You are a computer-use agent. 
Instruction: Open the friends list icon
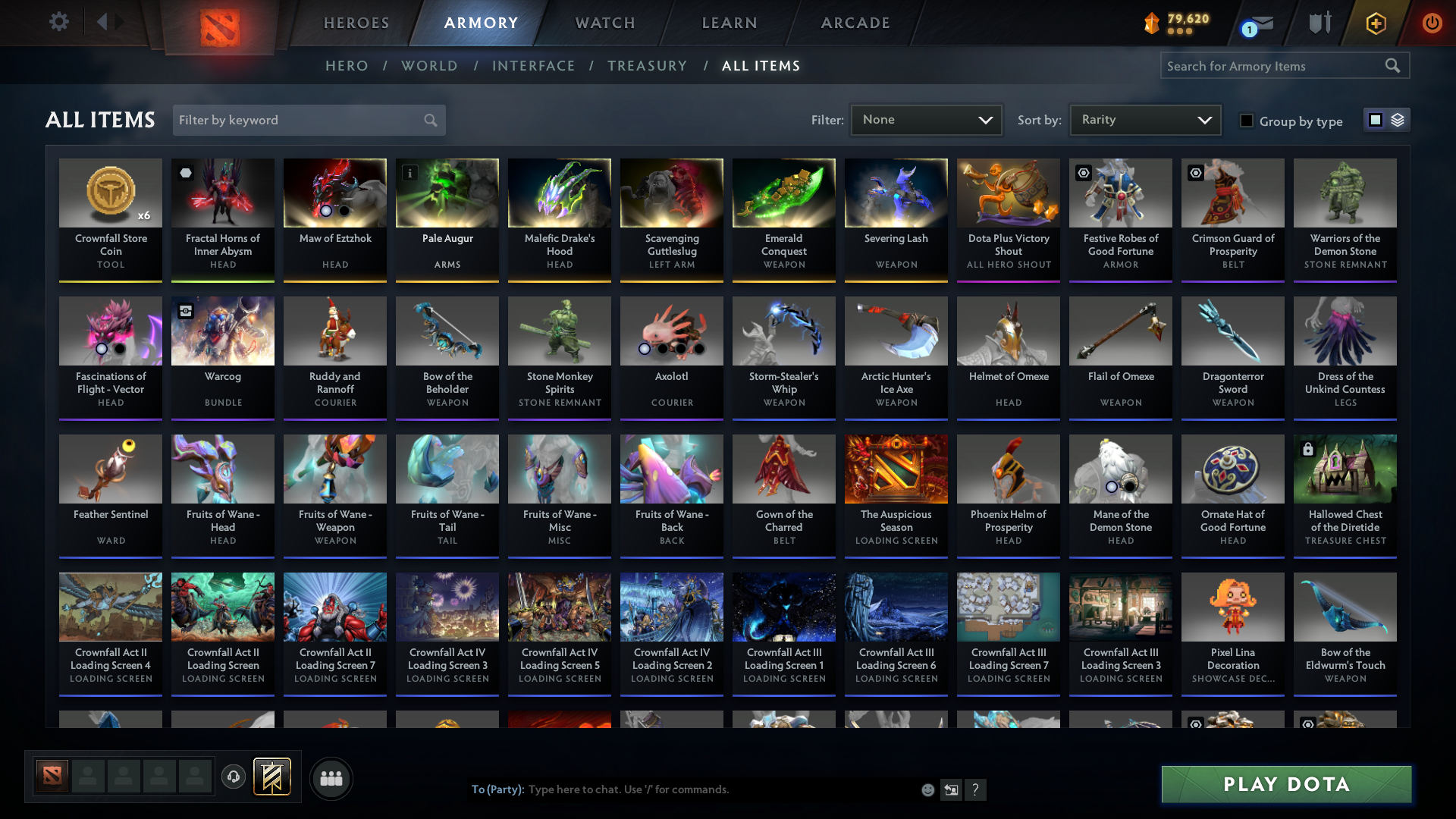pos(330,778)
